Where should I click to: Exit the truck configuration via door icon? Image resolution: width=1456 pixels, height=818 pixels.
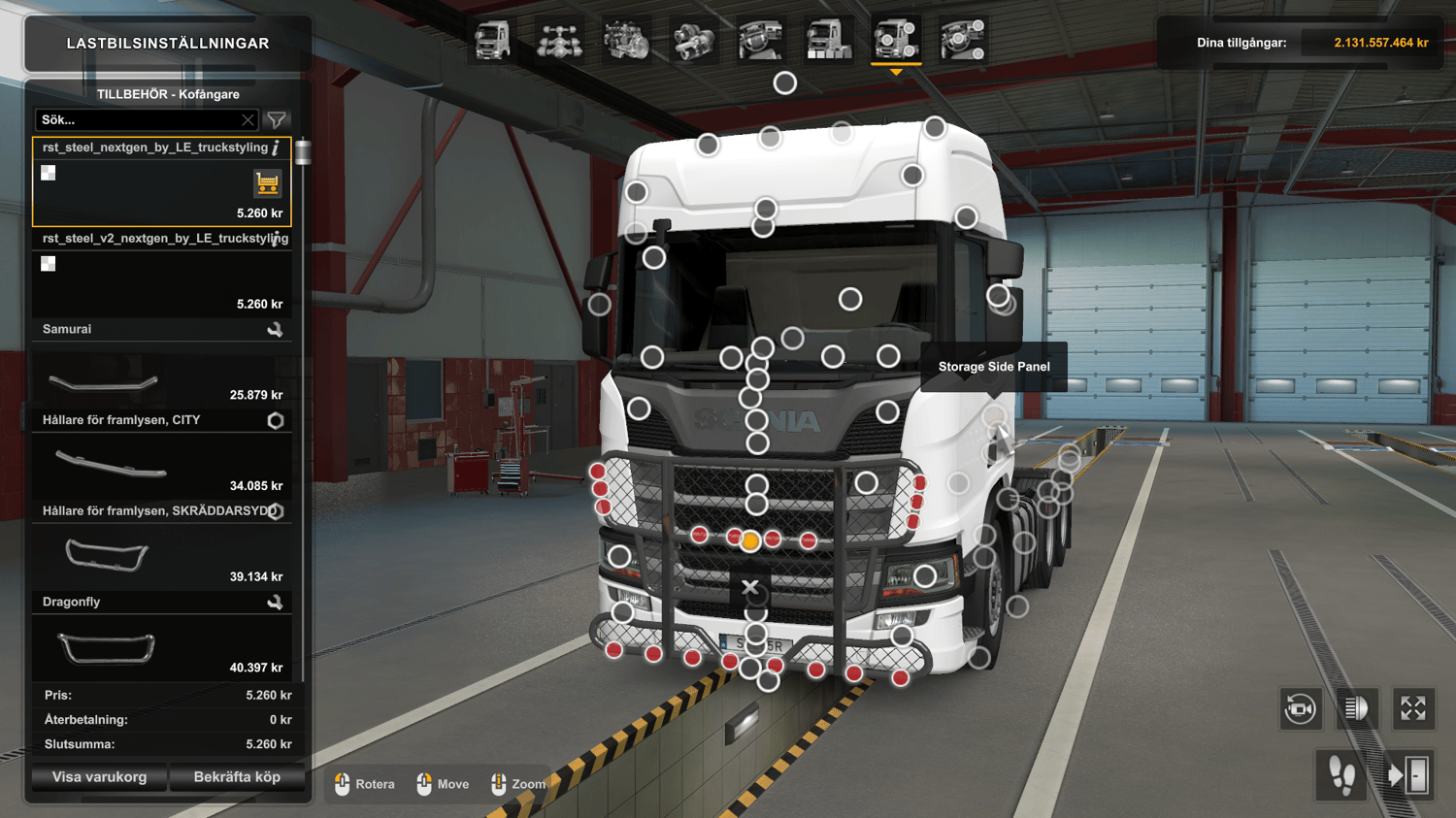[x=1407, y=775]
